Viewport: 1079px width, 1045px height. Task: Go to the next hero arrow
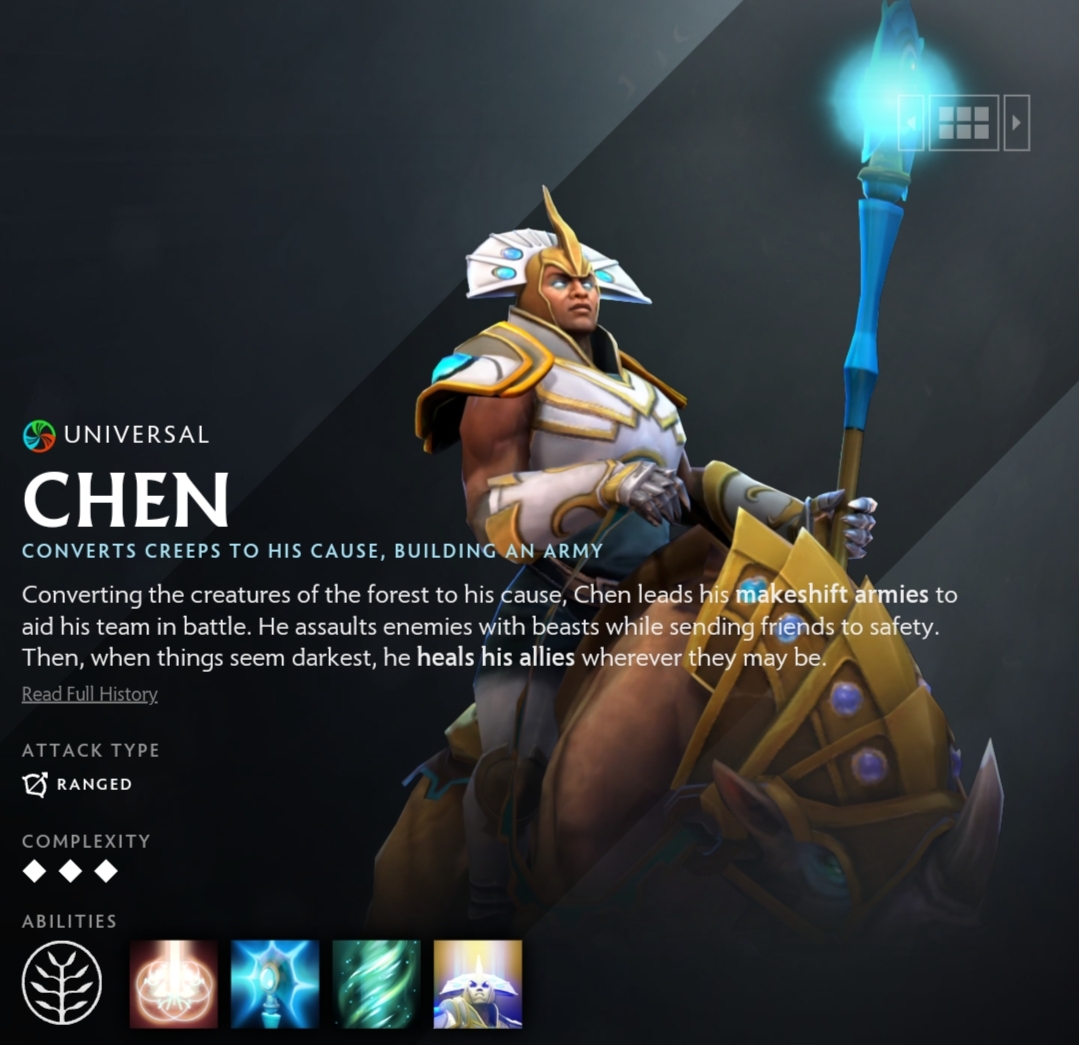pyautogui.click(x=1016, y=123)
